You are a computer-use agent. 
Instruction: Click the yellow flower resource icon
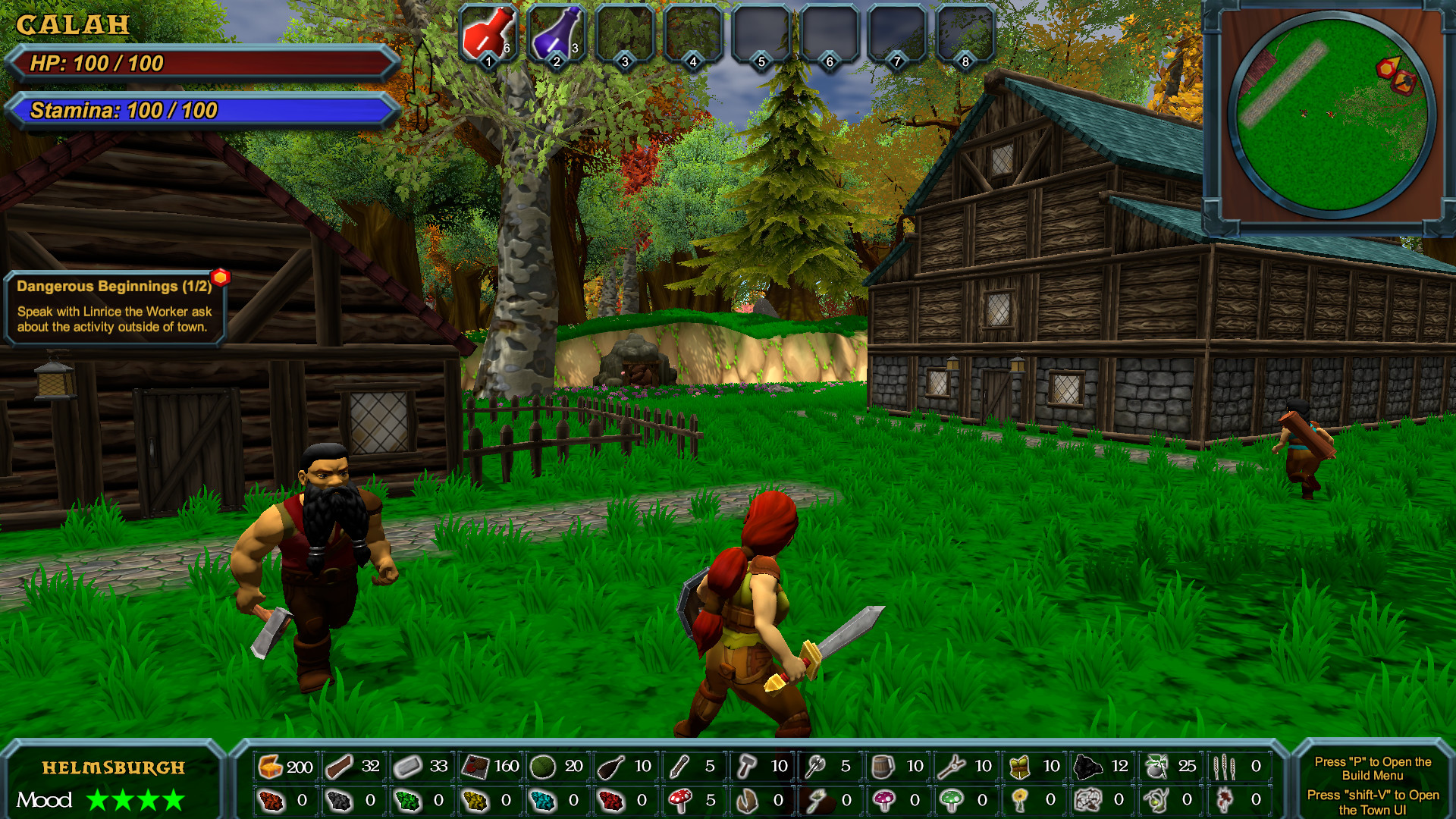(x=1019, y=800)
